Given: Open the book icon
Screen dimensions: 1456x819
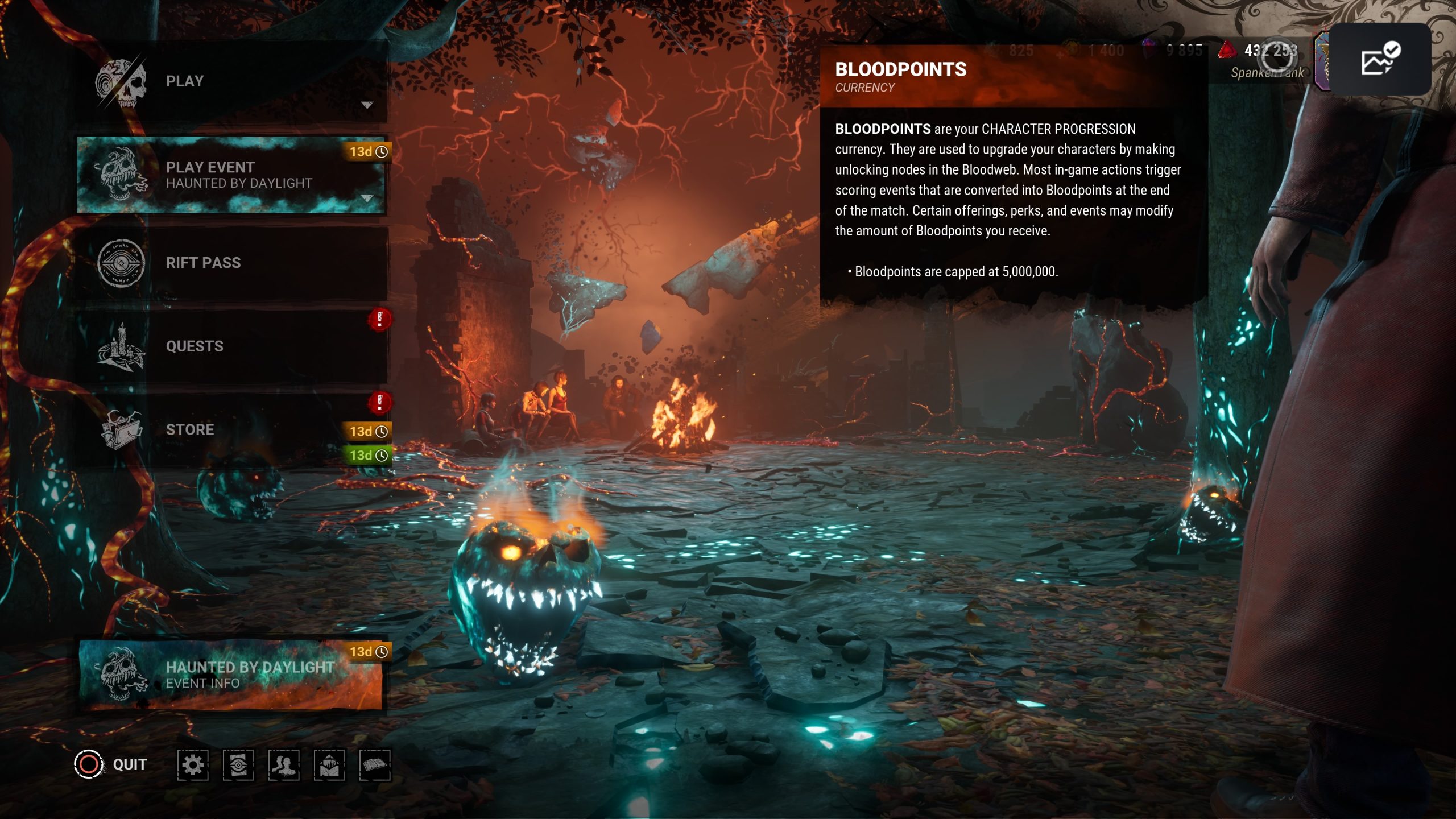Looking at the screenshot, I should [375, 765].
